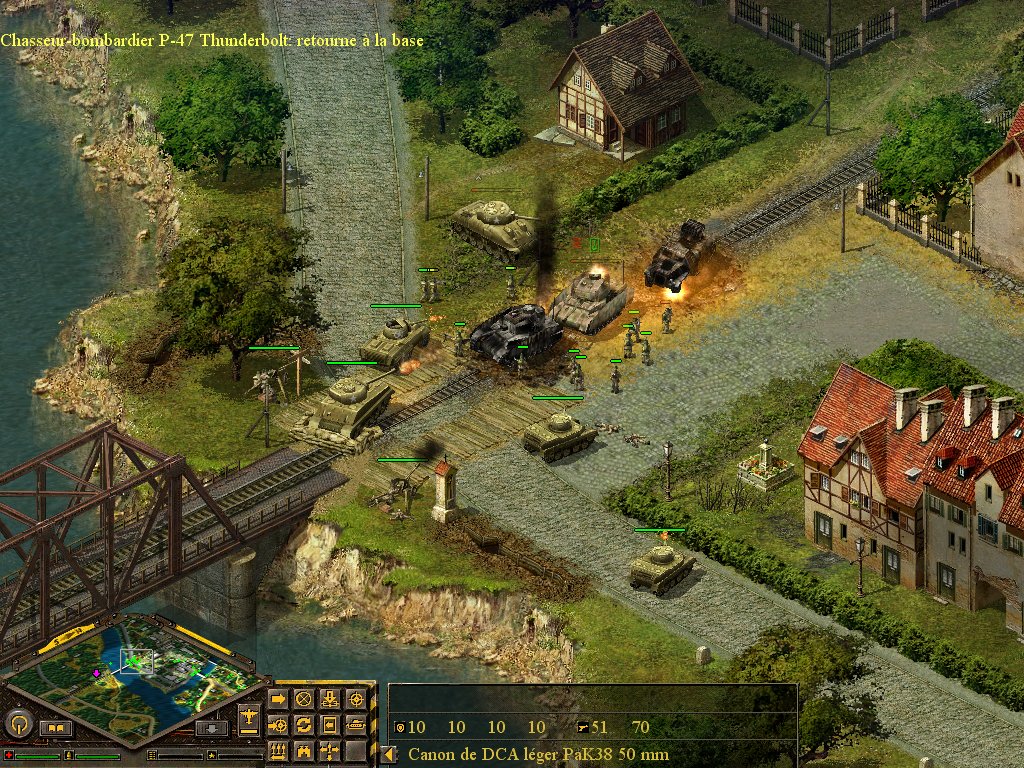Select the crosshair attack command
Screen dimensions: 1024x768
point(356,699)
